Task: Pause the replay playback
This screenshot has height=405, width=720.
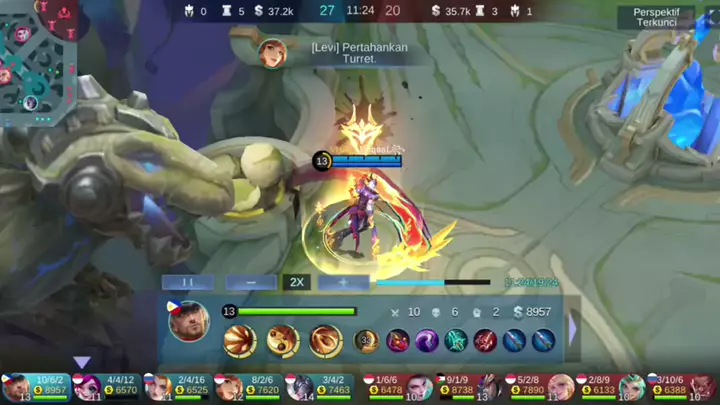Action: click(188, 282)
